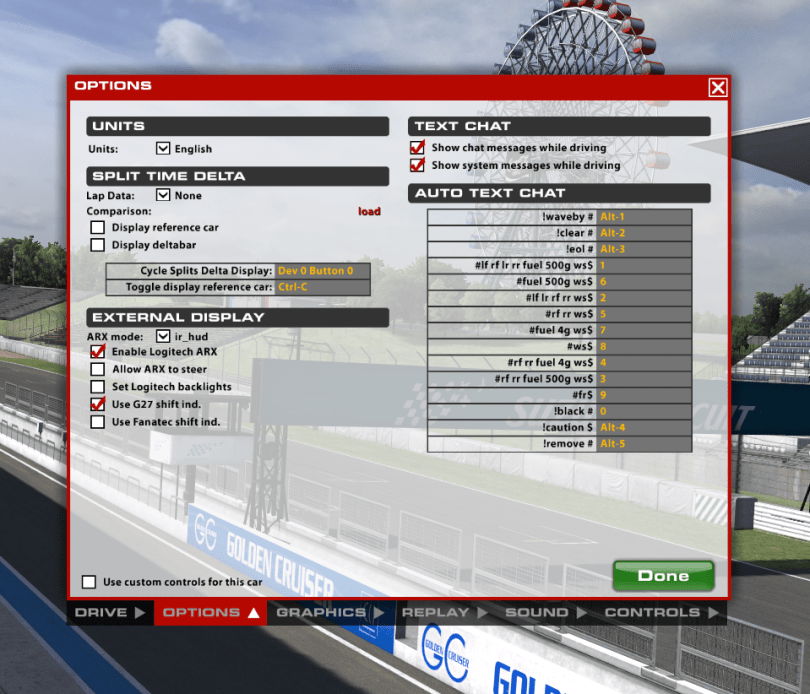Image resolution: width=810 pixels, height=694 pixels.
Task: Enable the Display deltabar checkbox
Action: pos(98,244)
